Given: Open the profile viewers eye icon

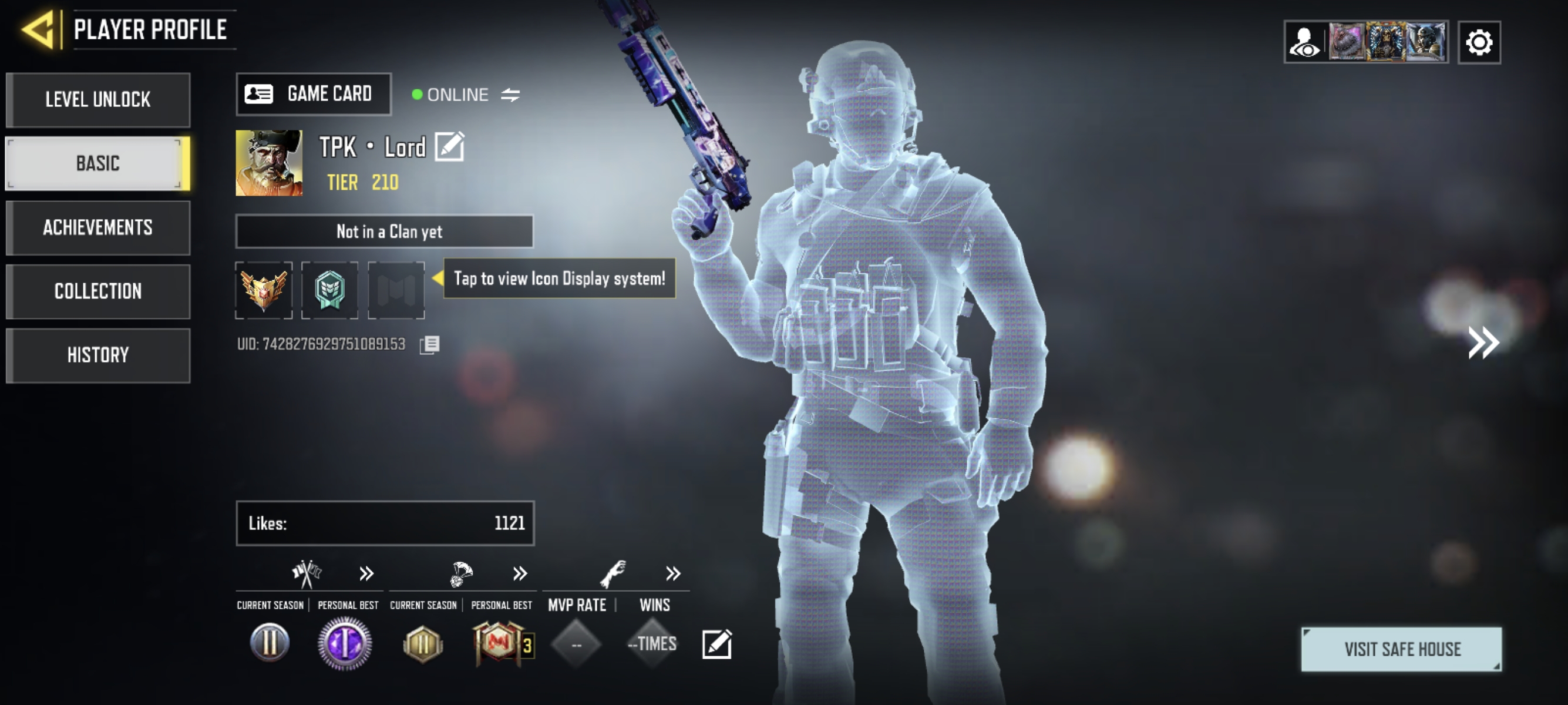Looking at the screenshot, I should [x=1304, y=43].
